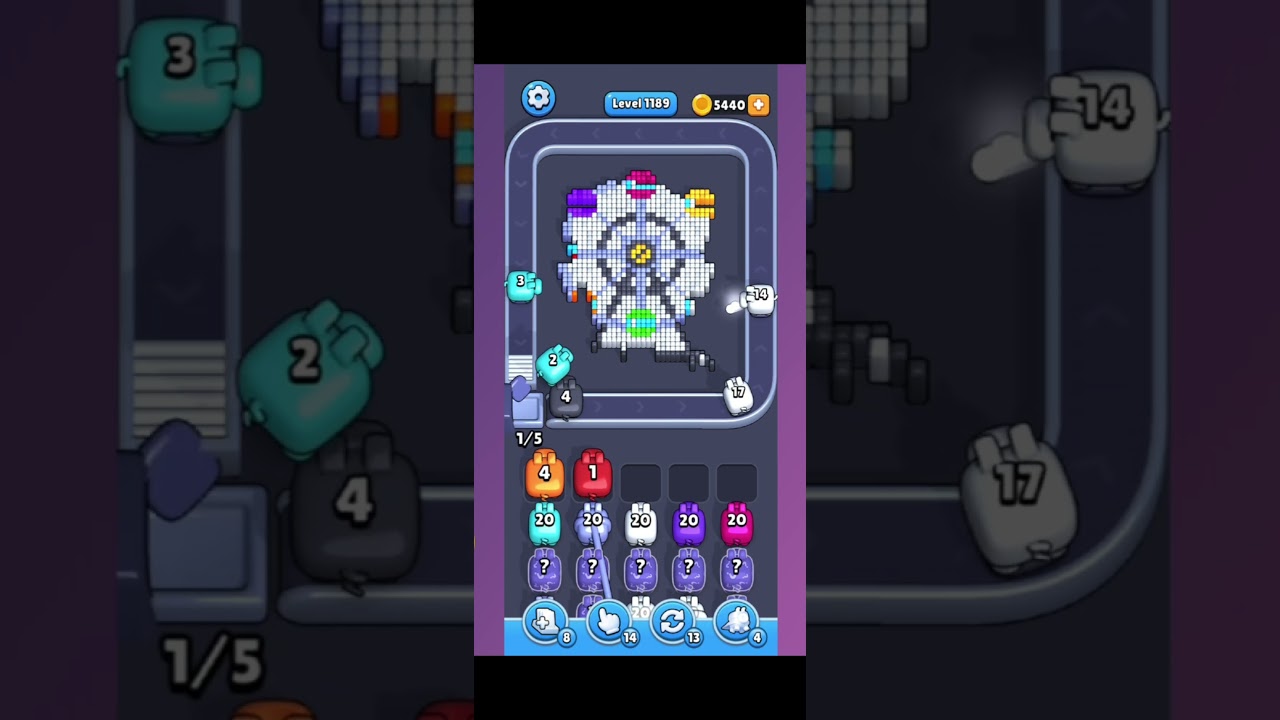The height and width of the screenshot is (720, 1280).
Task: Select the magenta piece showing 20
Action: click(736, 521)
